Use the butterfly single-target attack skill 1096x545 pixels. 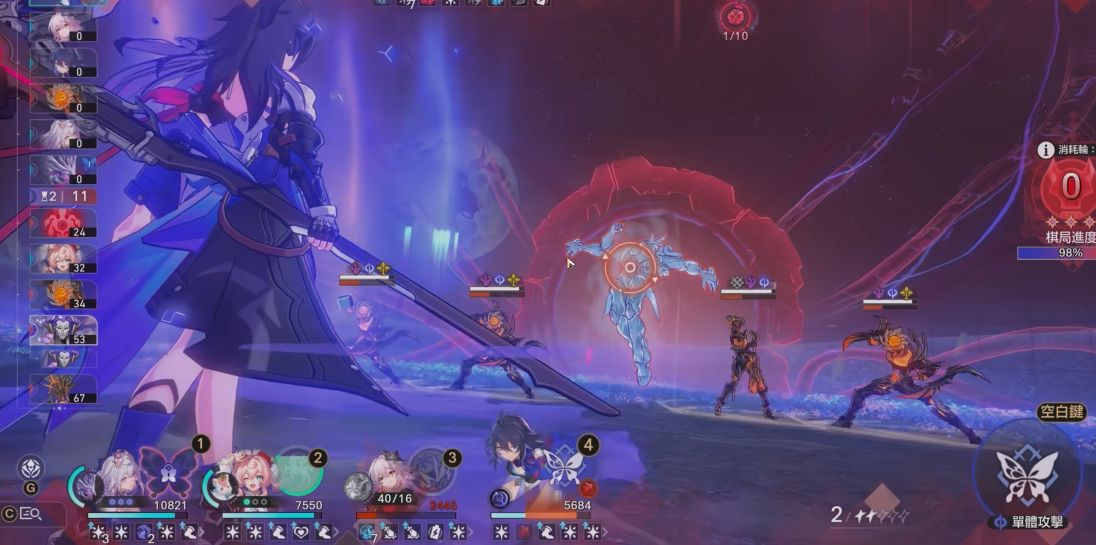point(1027,477)
